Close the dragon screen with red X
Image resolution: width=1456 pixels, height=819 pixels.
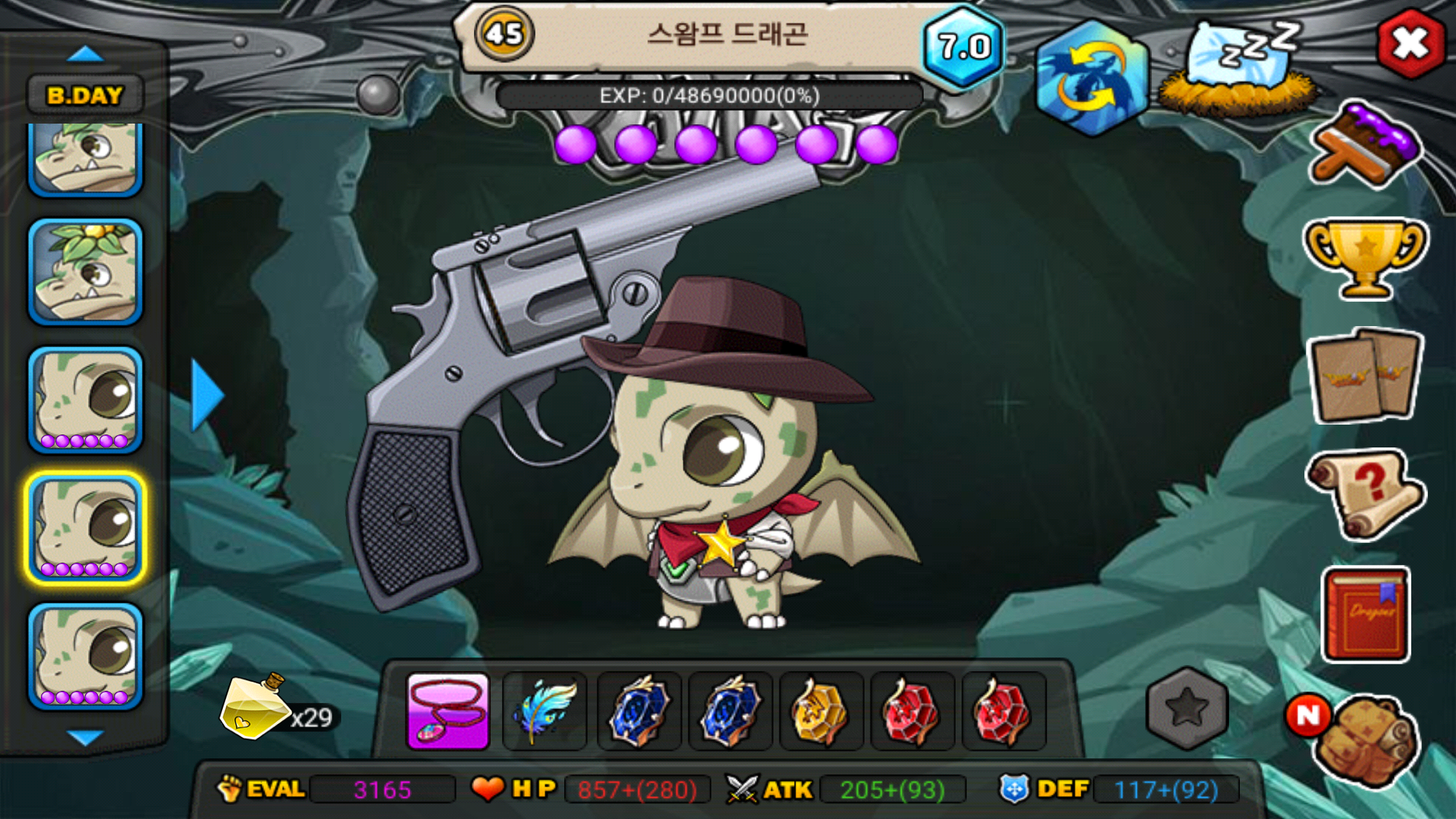click(x=1410, y=44)
